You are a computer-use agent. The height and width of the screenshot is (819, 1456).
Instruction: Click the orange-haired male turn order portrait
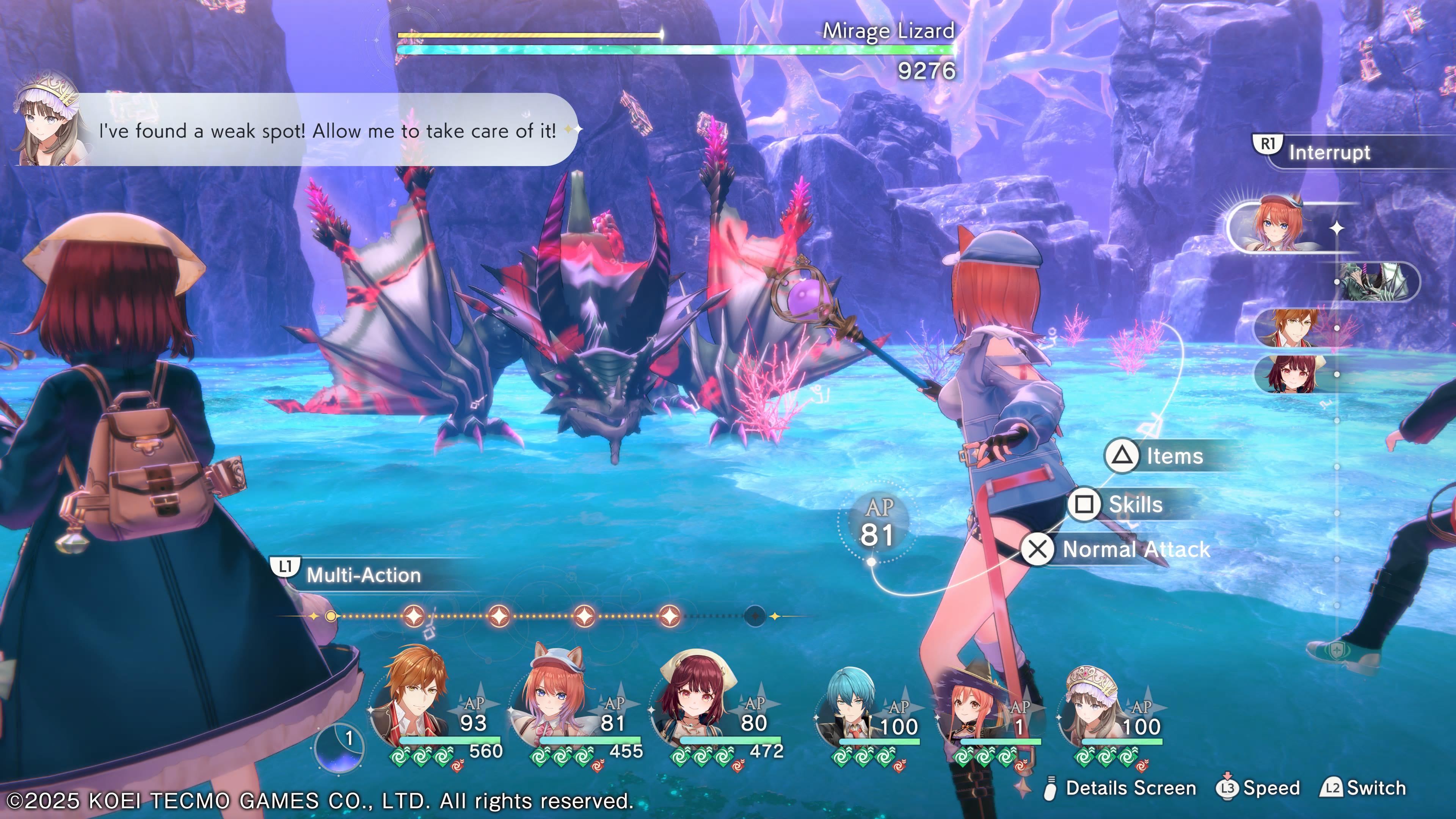(x=1292, y=328)
